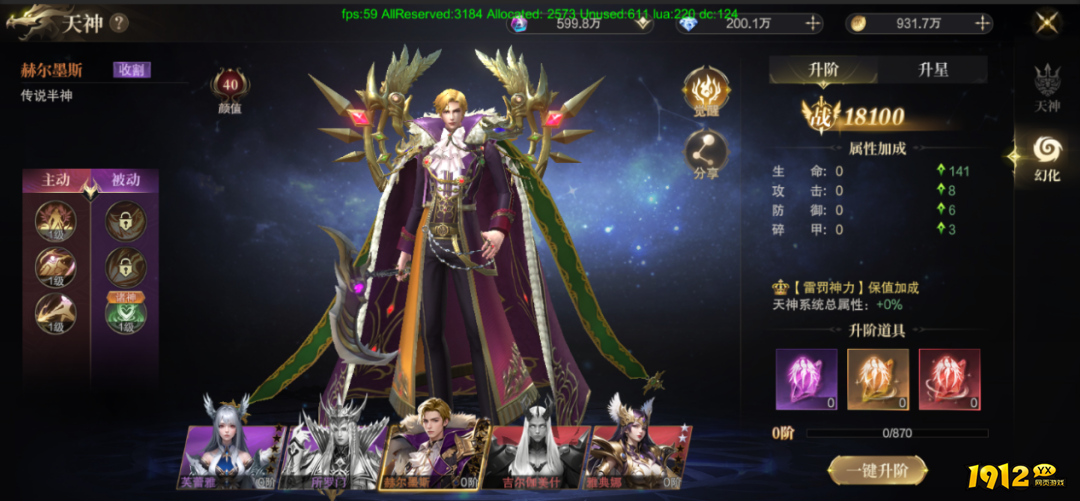This screenshot has width=1080, height=501.
Task: Tap the 分享 share icon
Action: 707,153
